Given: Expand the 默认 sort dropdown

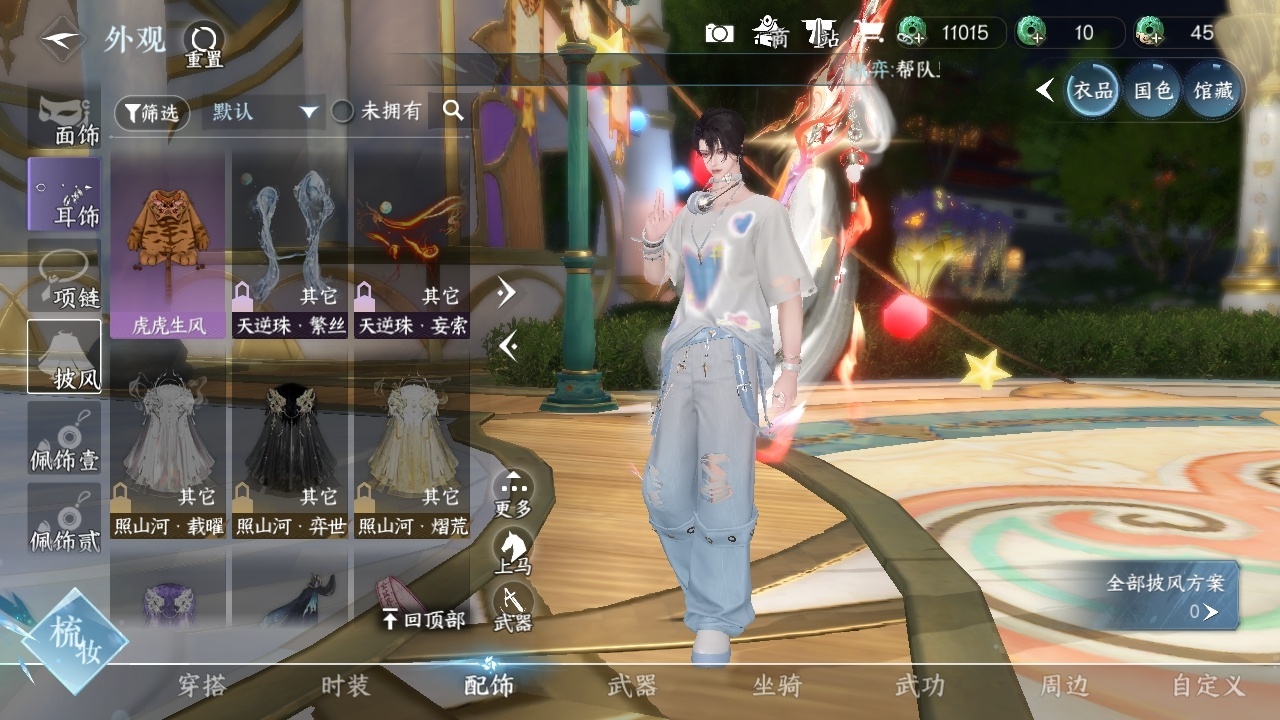Looking at the screenshot, I should (x=263, y=112).
